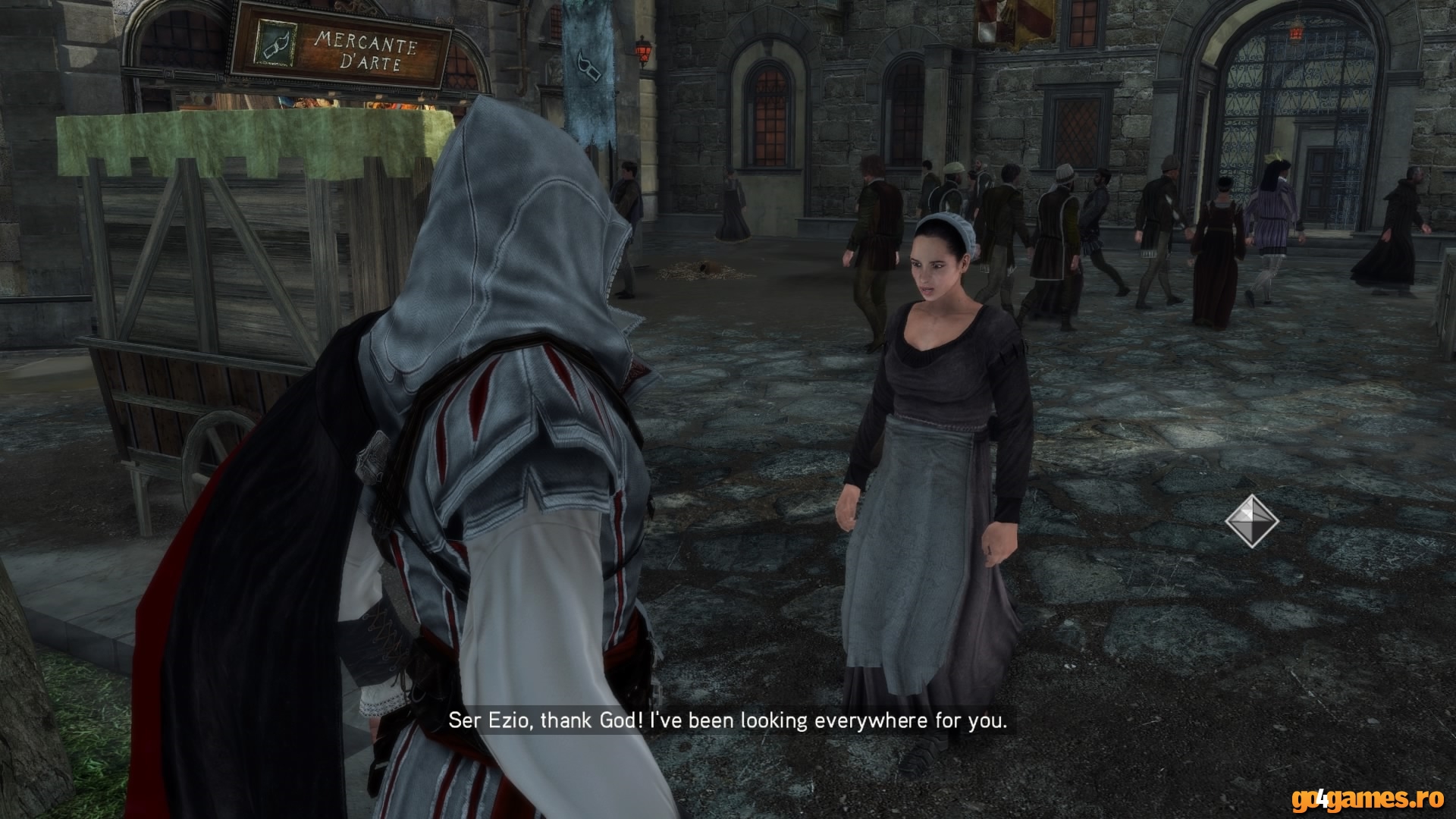Click the white diamond waypoint marker
This screenshot has height=819, width=1456.
click(x=1252, y=521)
